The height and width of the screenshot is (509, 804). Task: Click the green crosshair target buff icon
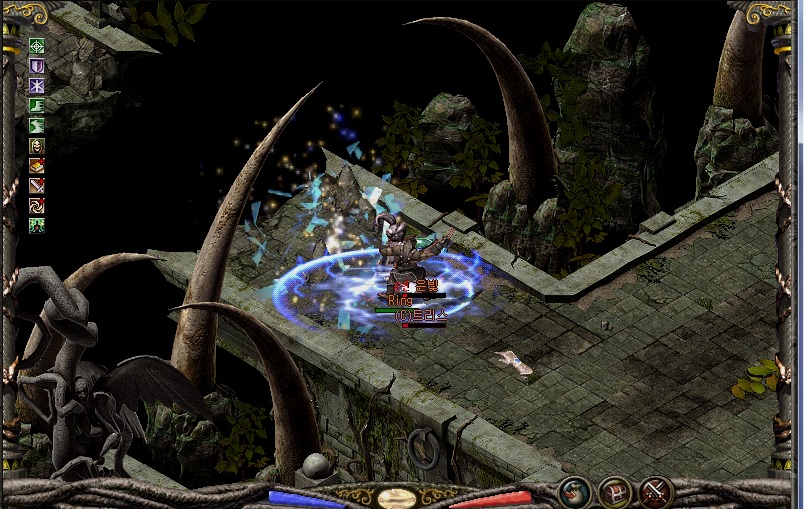coord(37,46)
